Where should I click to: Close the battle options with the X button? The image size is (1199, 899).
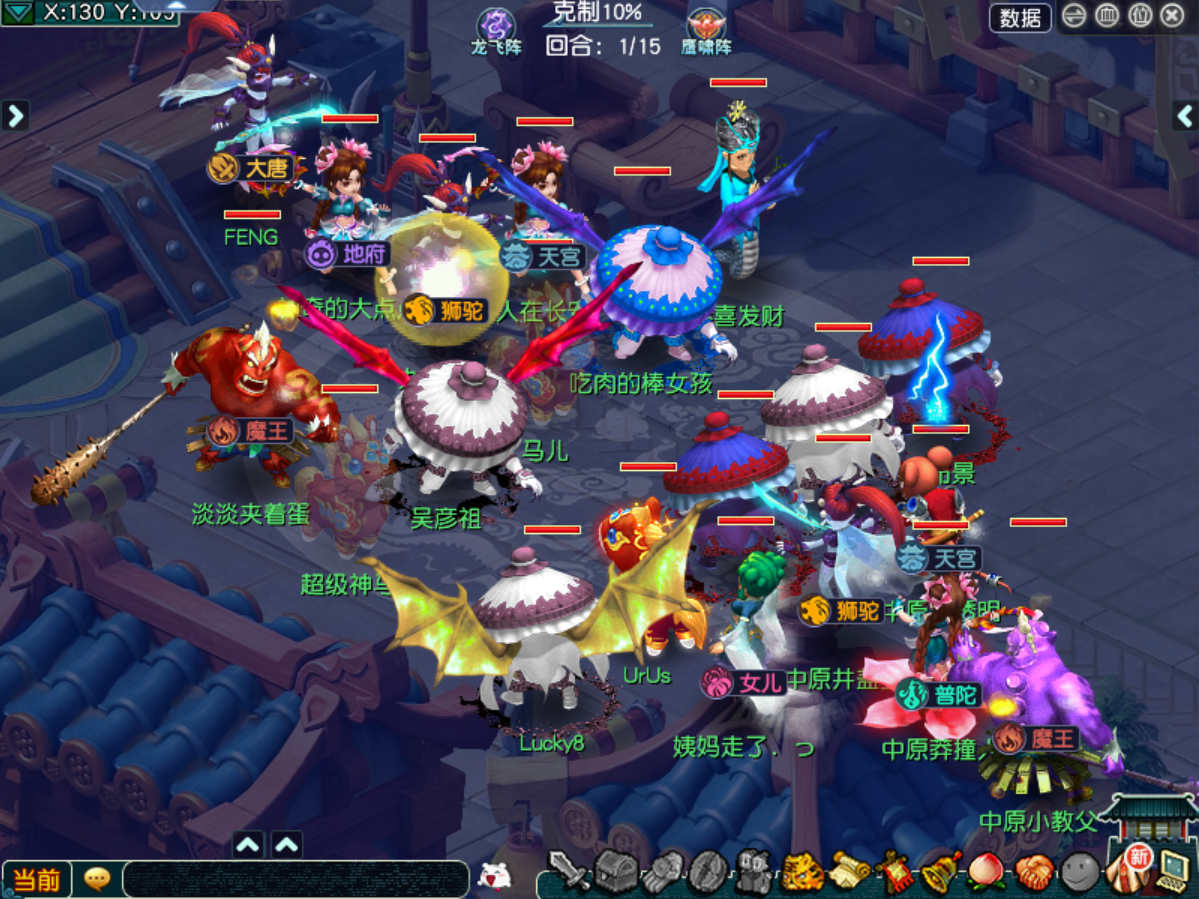point(1172,16)
